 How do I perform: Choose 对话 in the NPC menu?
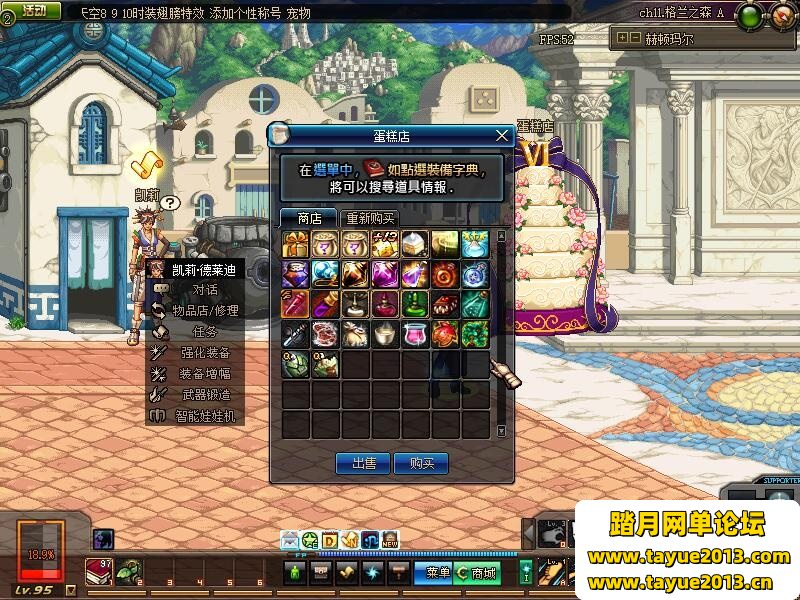coord(205,290)
